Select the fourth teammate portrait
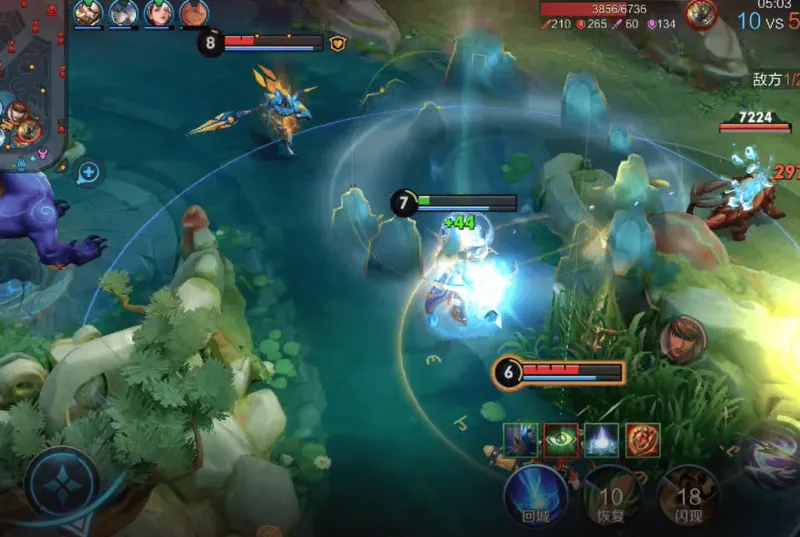Viewport: 800px width, 537px height. point(193,13)
